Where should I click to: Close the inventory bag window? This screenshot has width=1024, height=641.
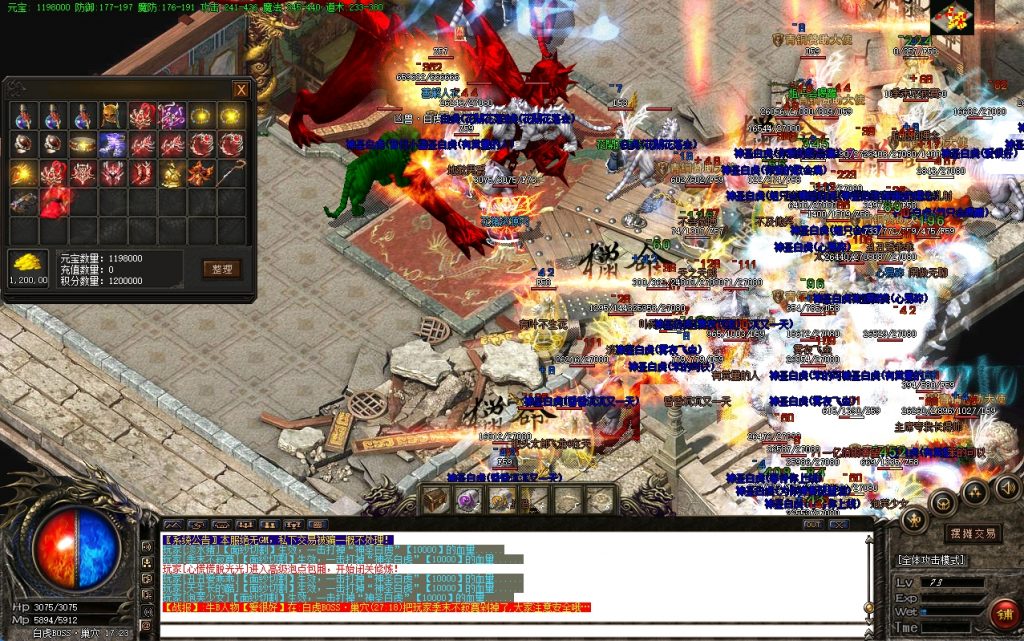pos(241,89)
